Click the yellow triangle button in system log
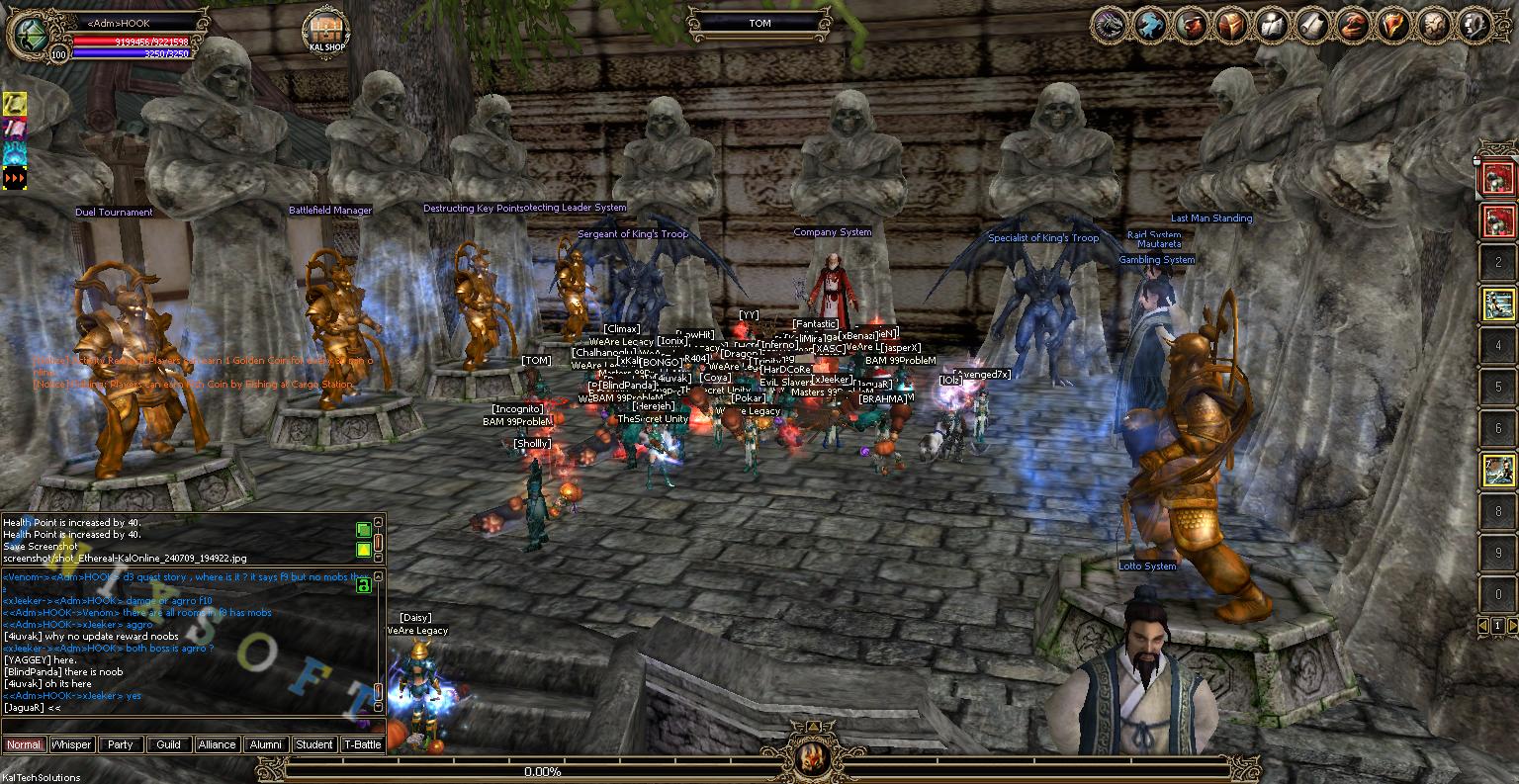 [363, 549]
